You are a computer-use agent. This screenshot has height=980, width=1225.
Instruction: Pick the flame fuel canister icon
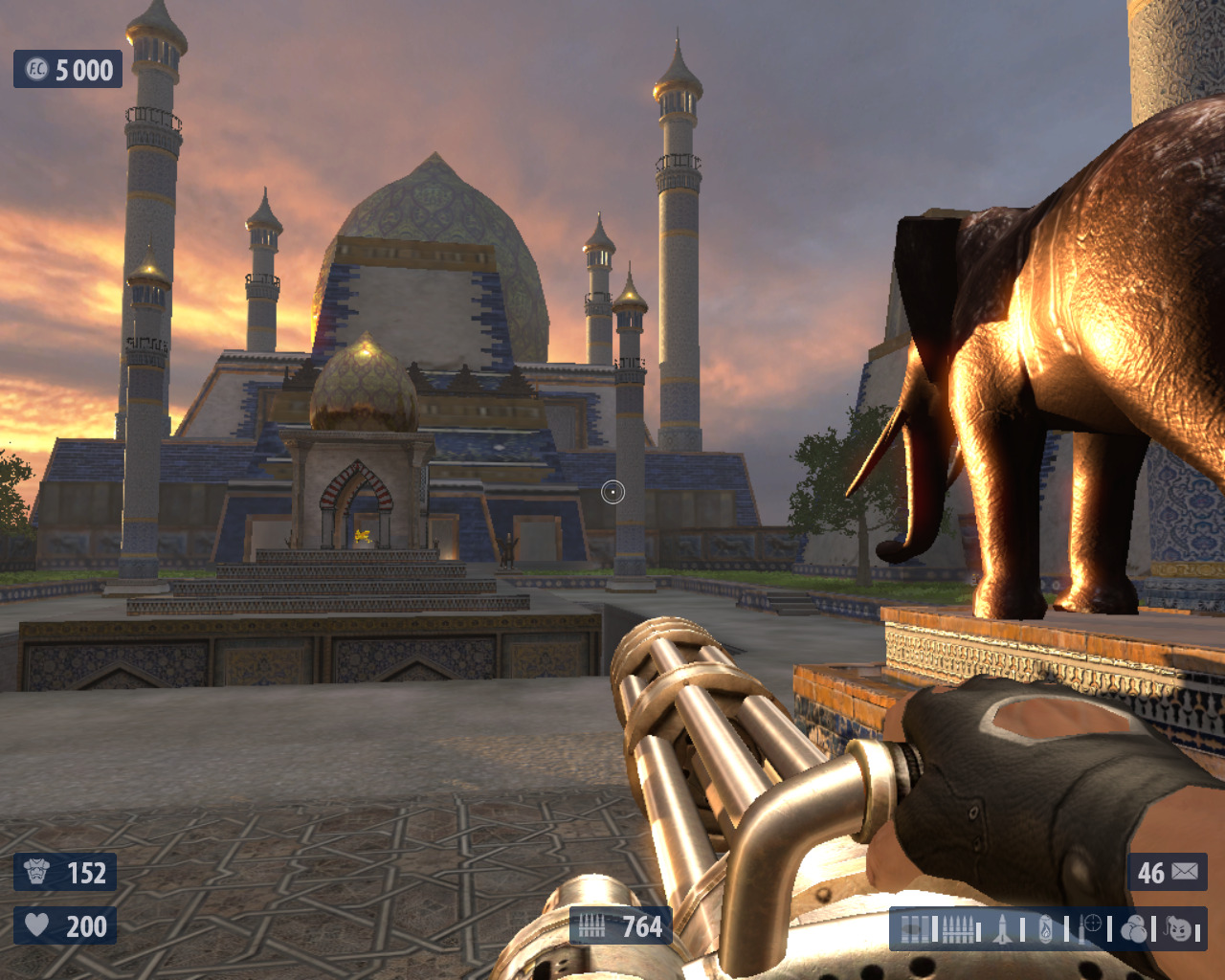[x=1046, y=929]
